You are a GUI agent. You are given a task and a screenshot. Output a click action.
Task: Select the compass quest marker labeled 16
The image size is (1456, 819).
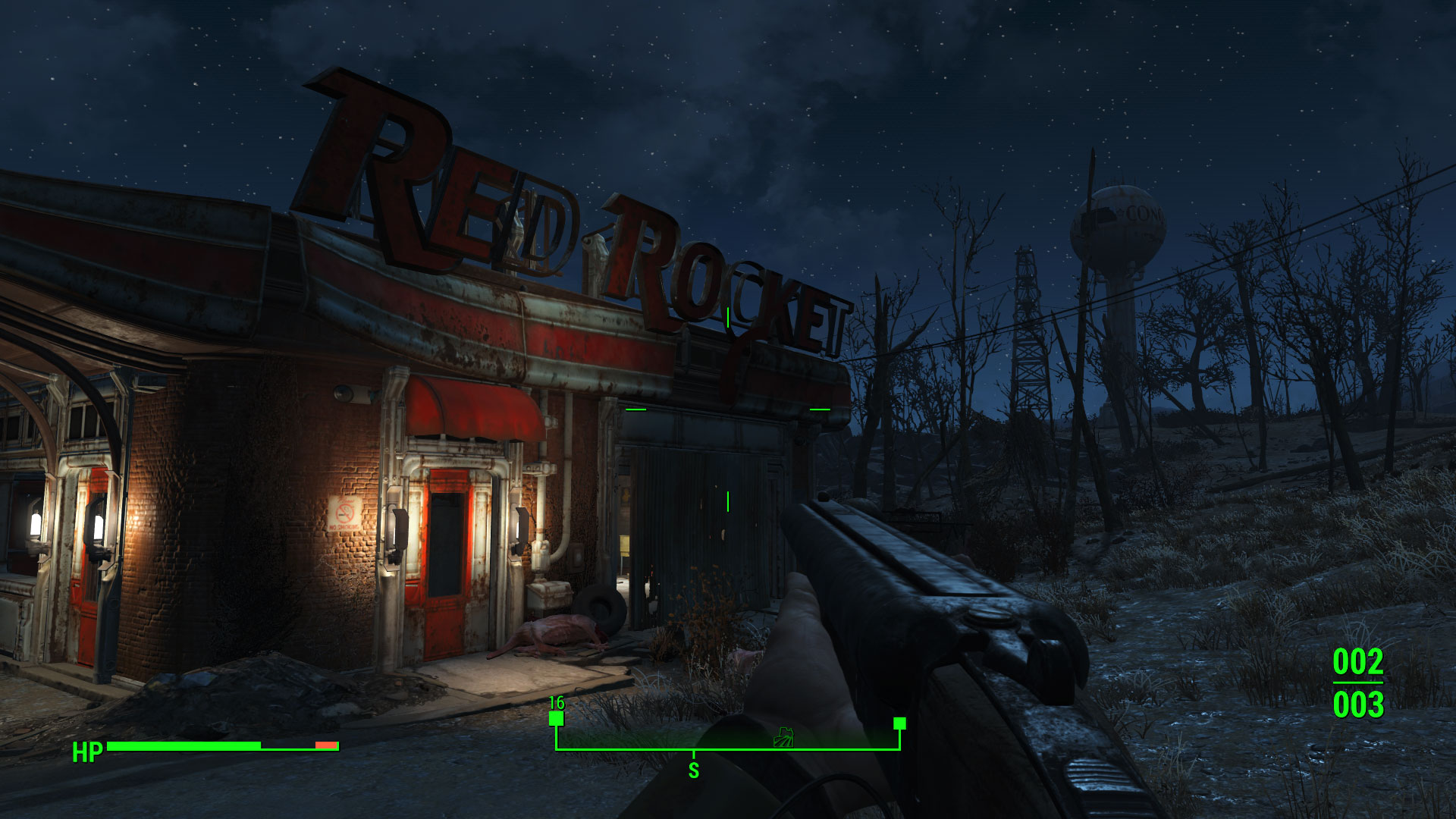point(557,718)
